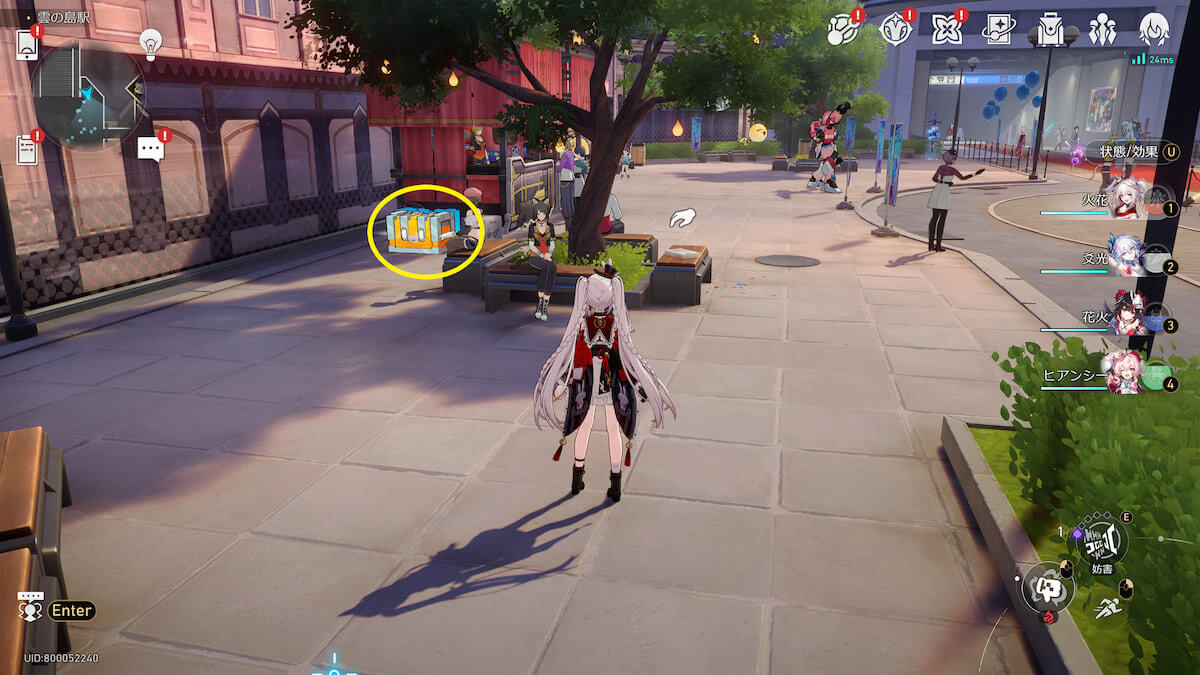Open the phone menu icon
Image resolution: width=1200 pixels, height=675 pixels.
click(27, 44)
